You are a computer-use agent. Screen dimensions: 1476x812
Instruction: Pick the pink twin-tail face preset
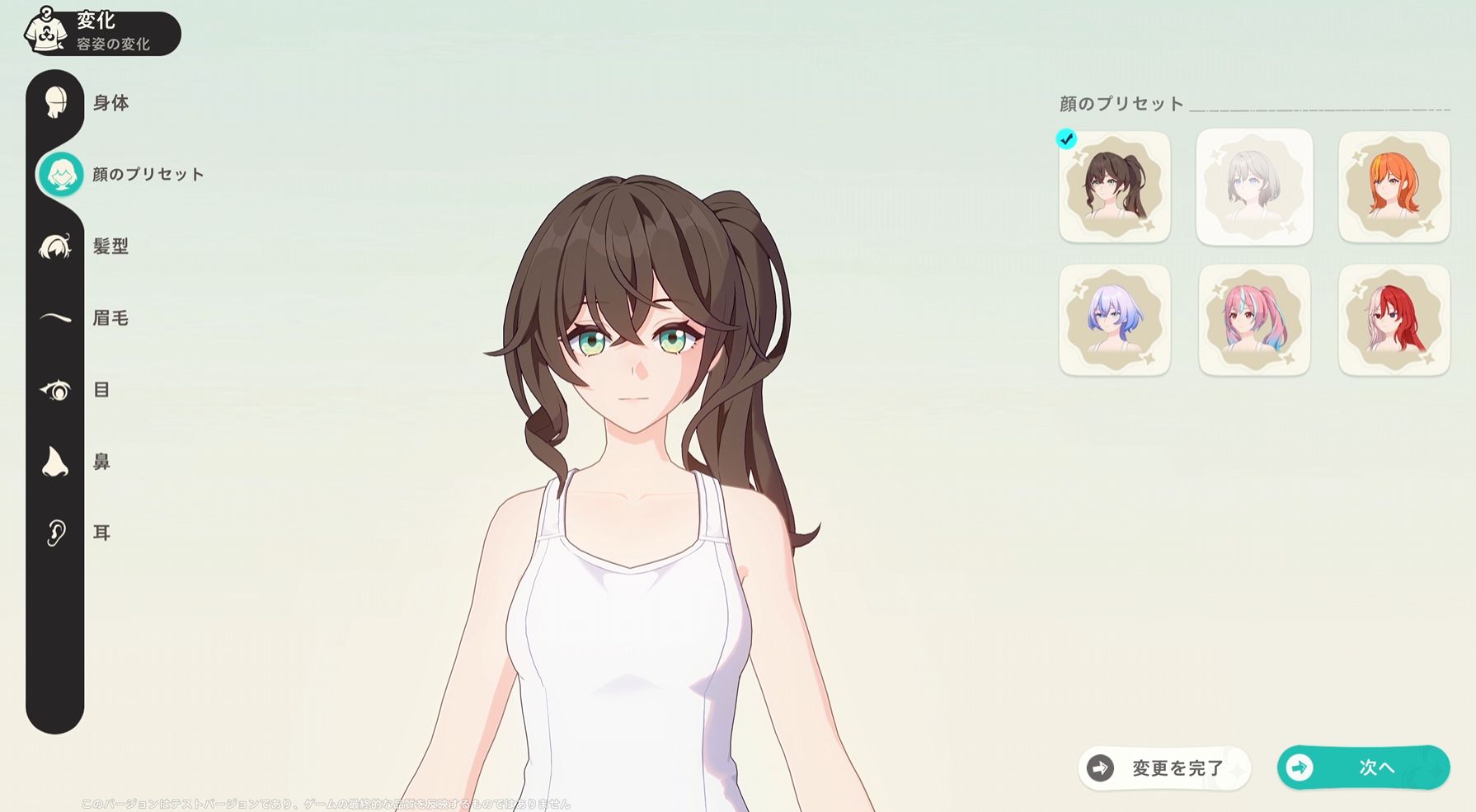point(1254,320)
